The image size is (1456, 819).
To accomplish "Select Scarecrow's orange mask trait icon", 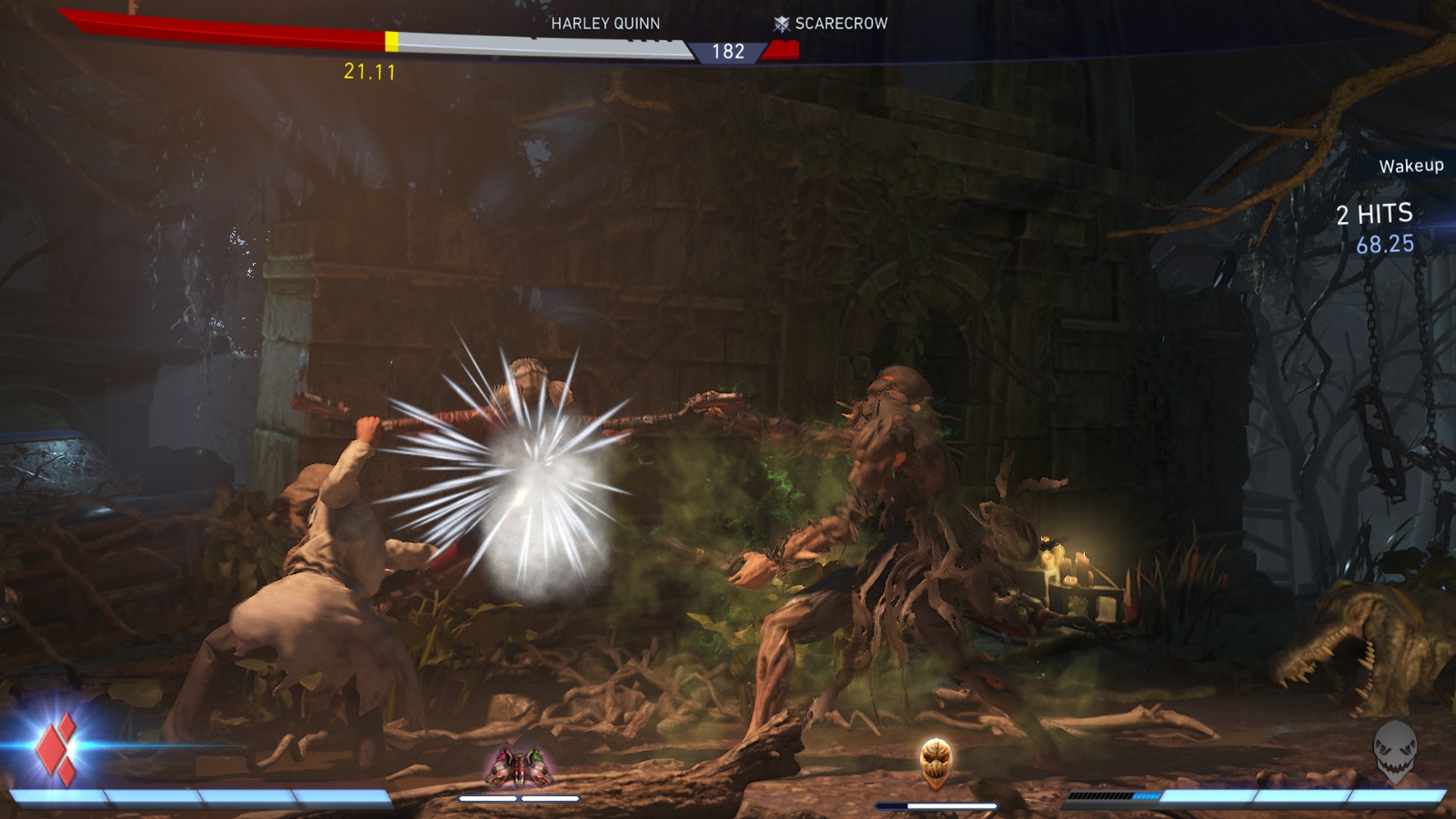I will coord(935,764).
